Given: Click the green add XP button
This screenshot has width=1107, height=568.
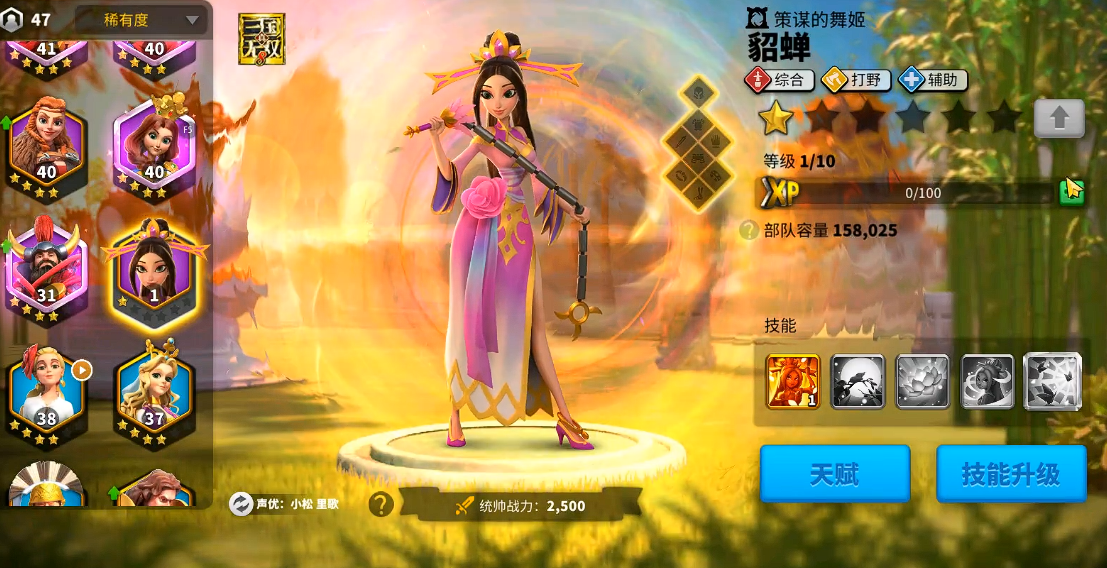Looking at the screenshot, I should (x=1071, y=191).
